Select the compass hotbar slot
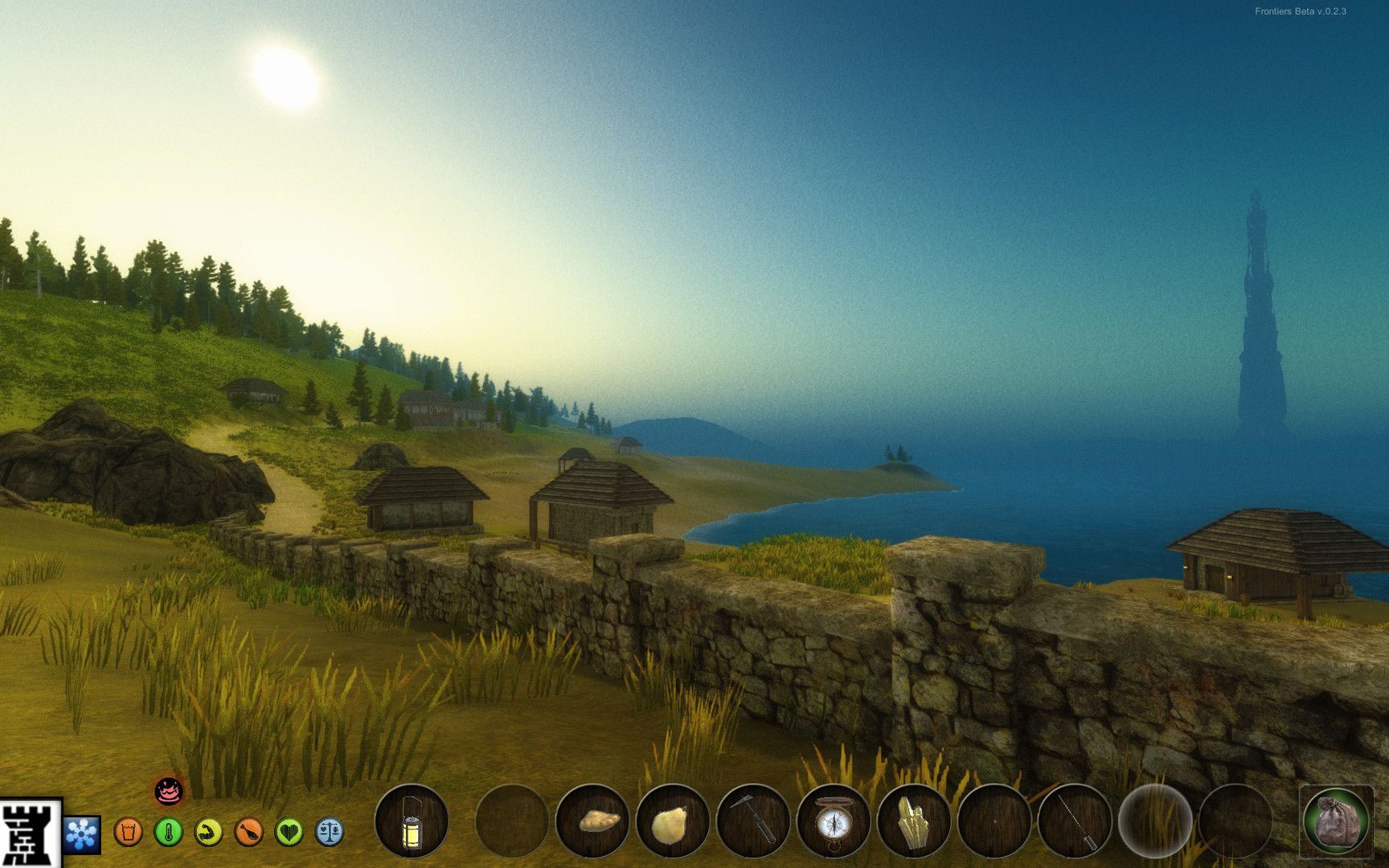Viewport: 1389px width, 868px height. coord(834,821)
